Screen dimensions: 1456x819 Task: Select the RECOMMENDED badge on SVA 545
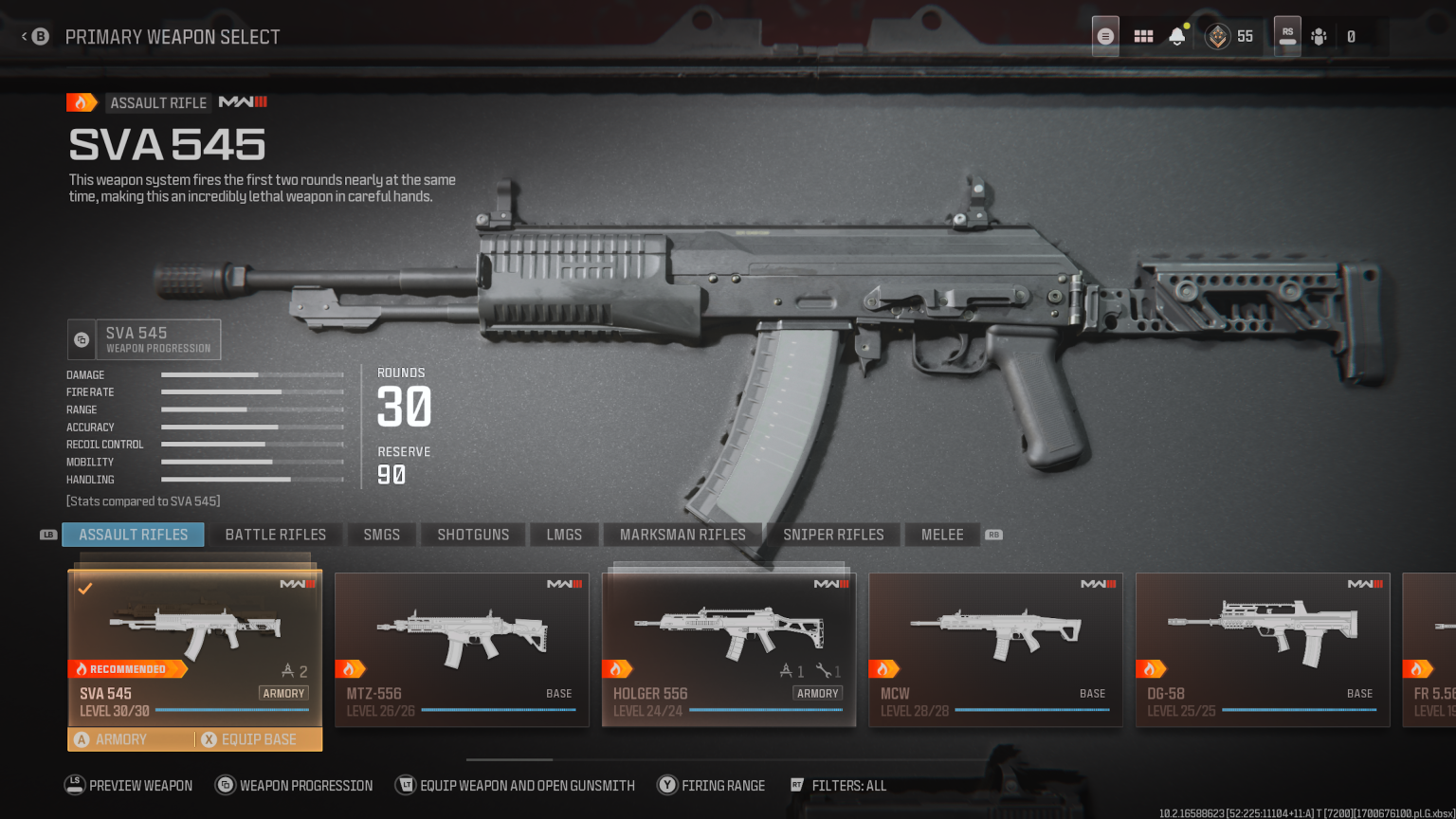click(128, 668)
